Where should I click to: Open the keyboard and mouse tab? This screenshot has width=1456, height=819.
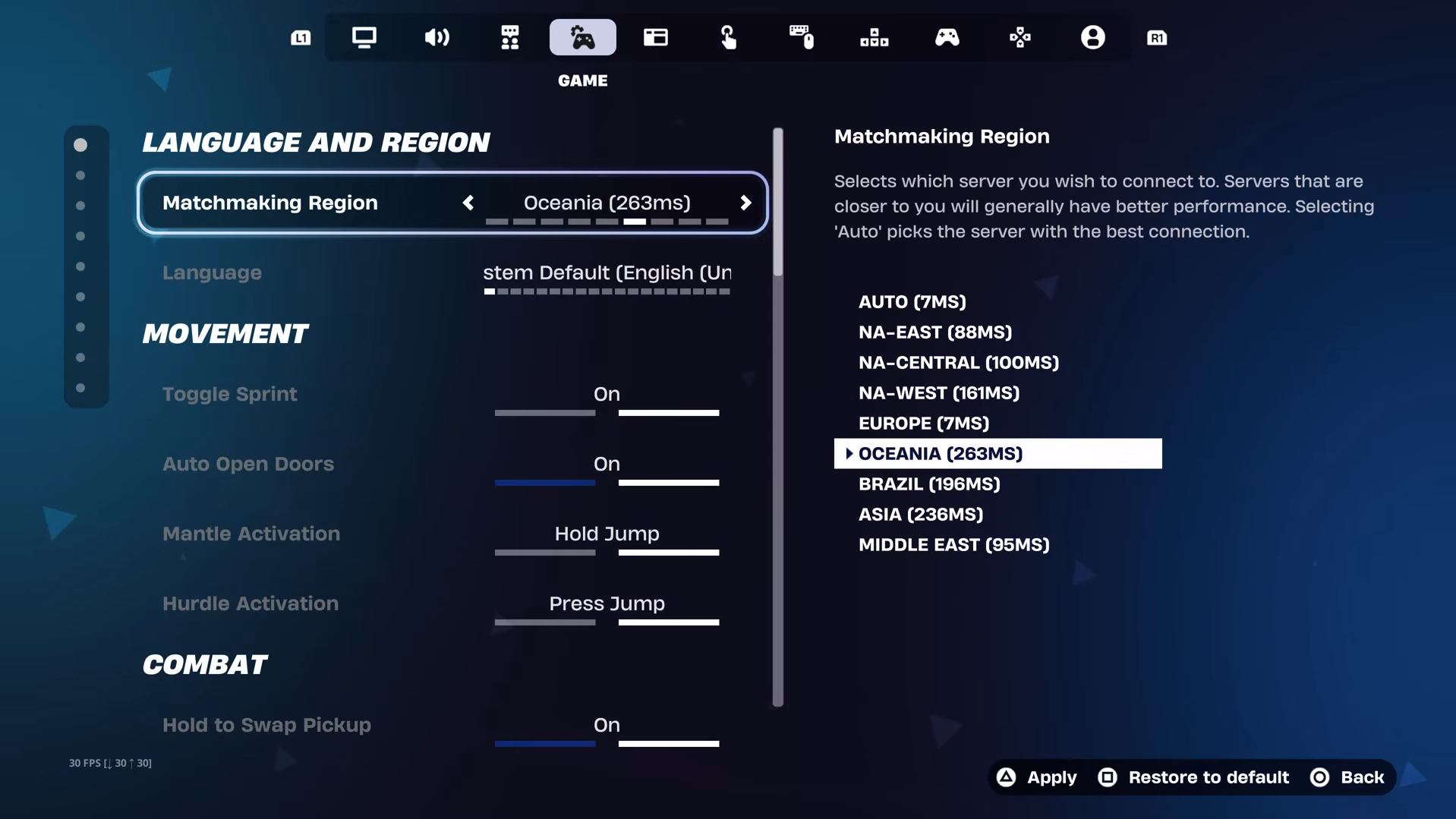click(x=801, y=37)
